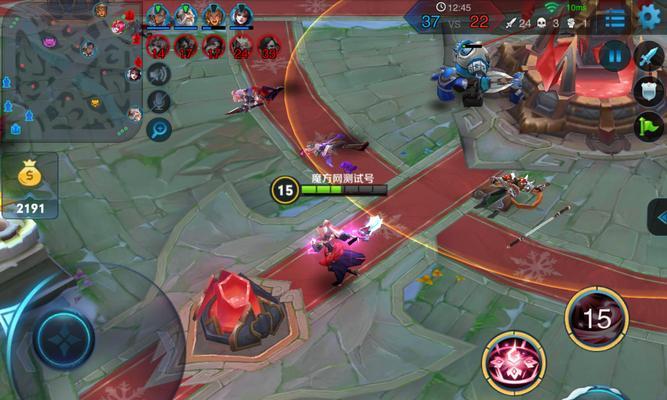Activate the pink crown-emblem skill
The width and height of the screenshot is (667, 400).
coord(515,362)
